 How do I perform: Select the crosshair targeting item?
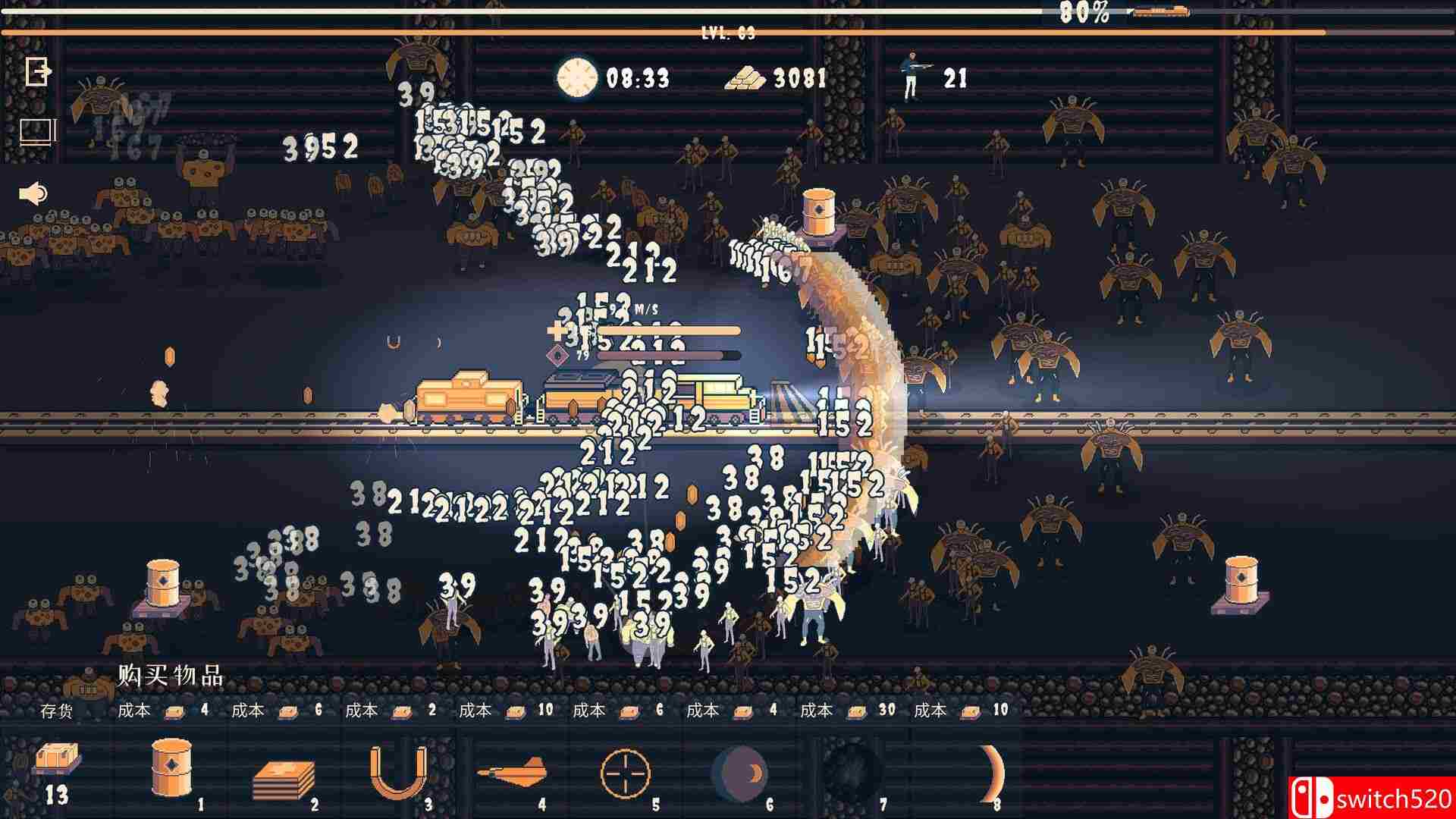click(626, 773)
